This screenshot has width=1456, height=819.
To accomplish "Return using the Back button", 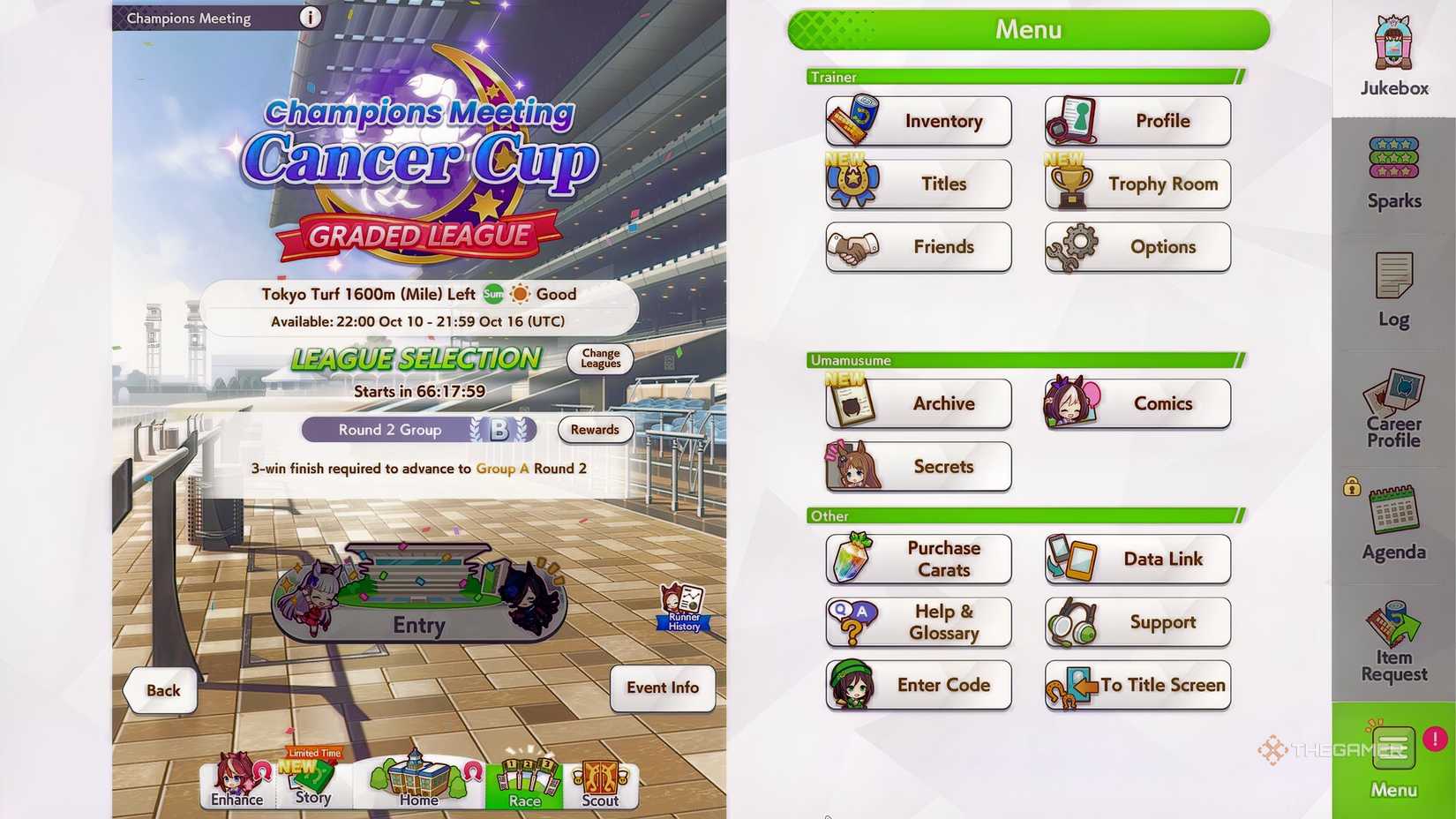I will coord(160,690).
